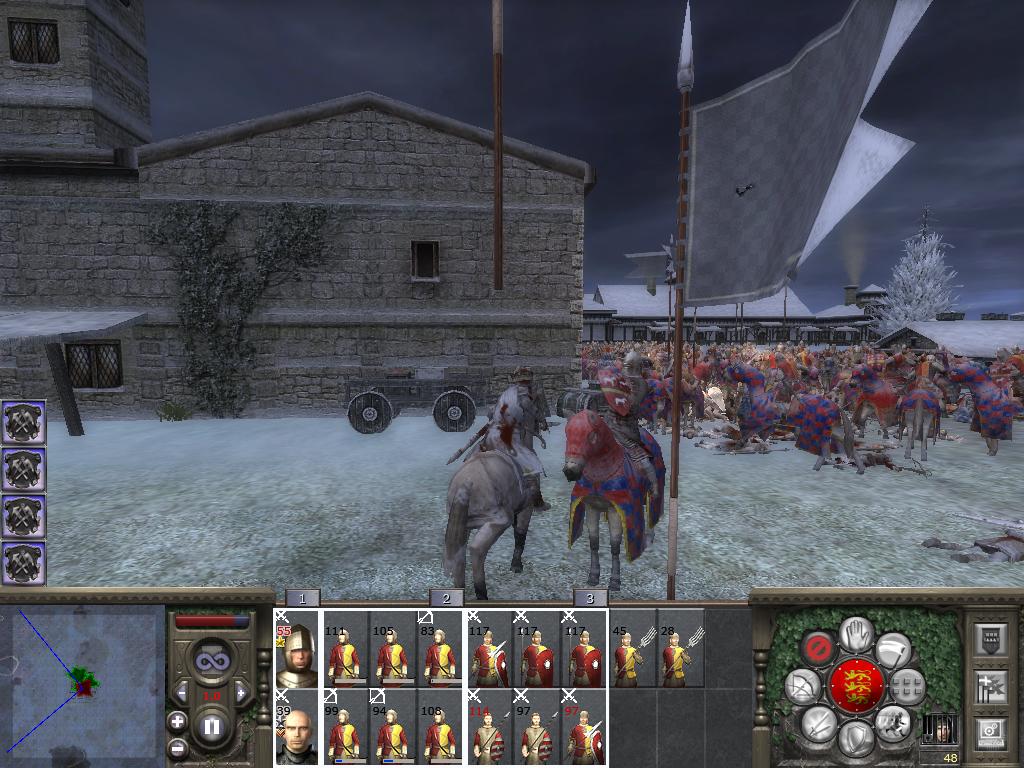Switch to unit group tab 2

446,599
